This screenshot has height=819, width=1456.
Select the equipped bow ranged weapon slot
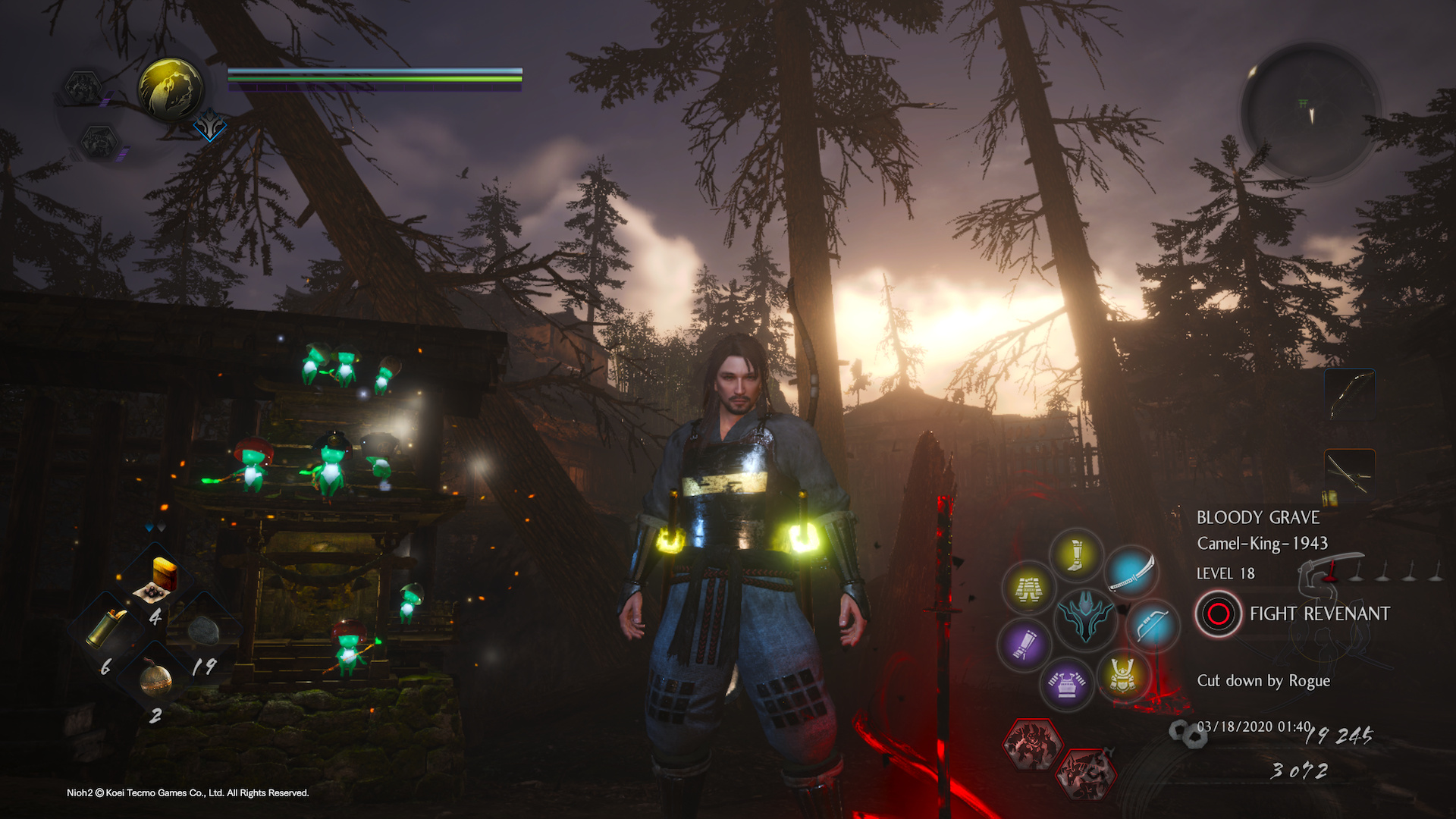point(1350,394)
